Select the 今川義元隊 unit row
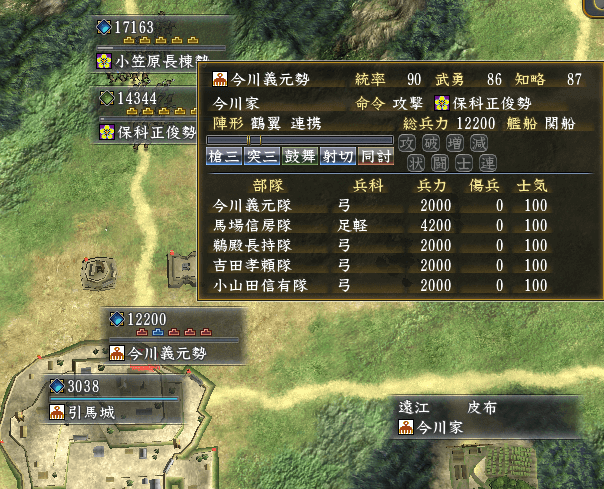The height and width of the screenshot is (489, 604). tap(380, 206)
